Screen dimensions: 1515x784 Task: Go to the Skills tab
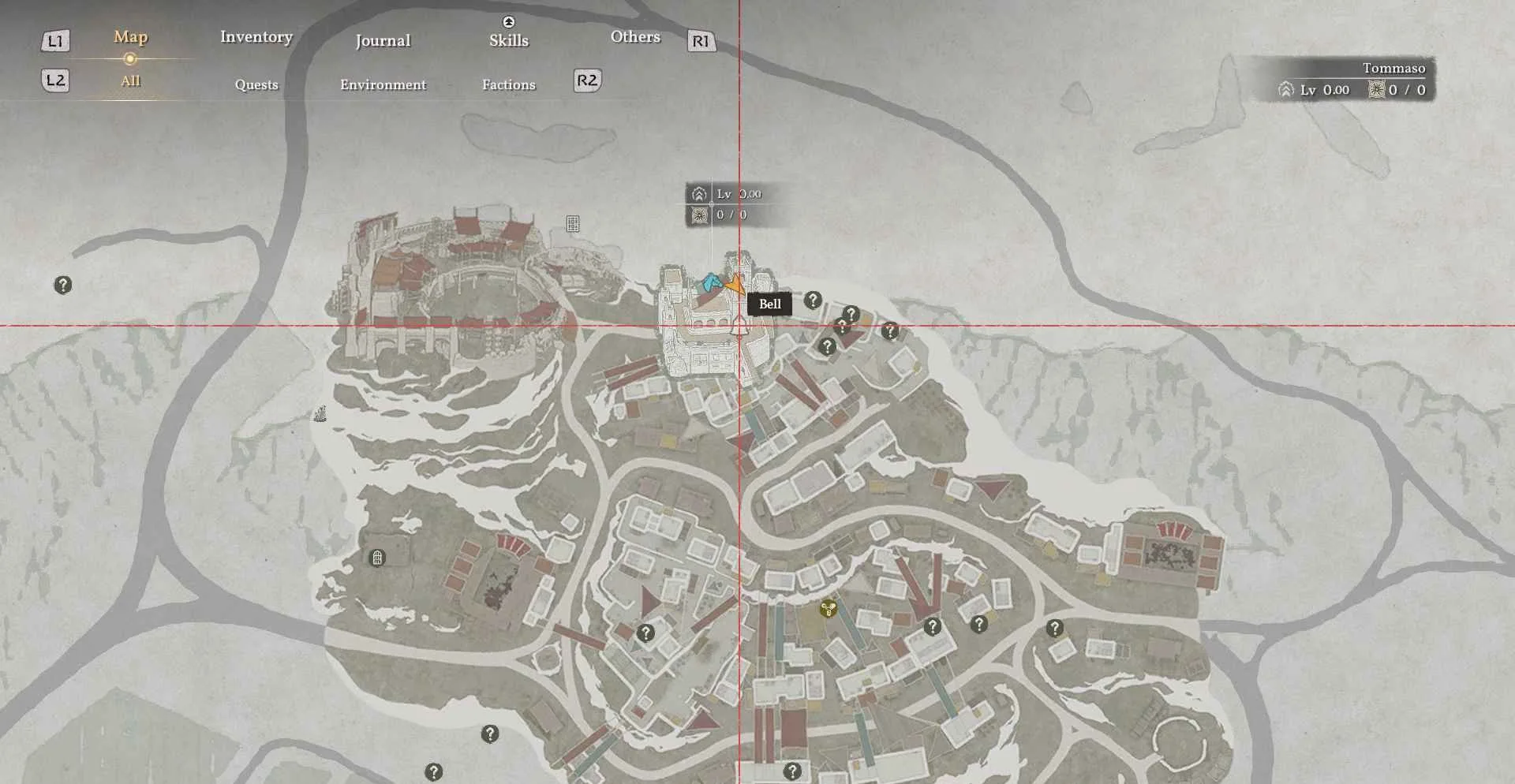click(508, 40)
